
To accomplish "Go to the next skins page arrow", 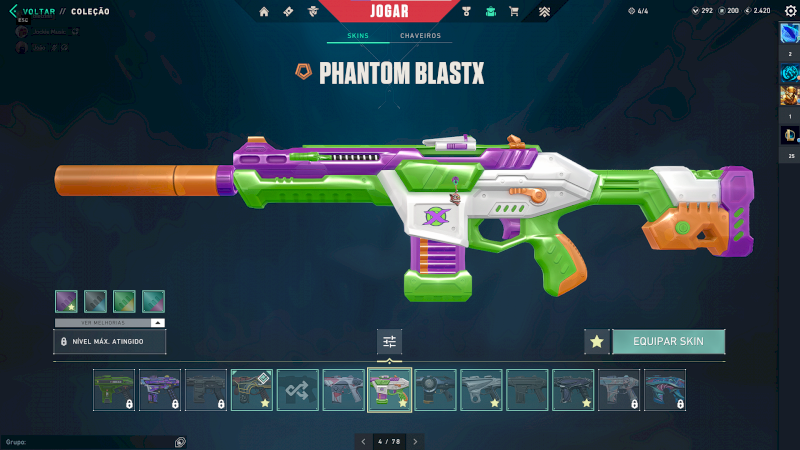I will (x=415, y=441).
